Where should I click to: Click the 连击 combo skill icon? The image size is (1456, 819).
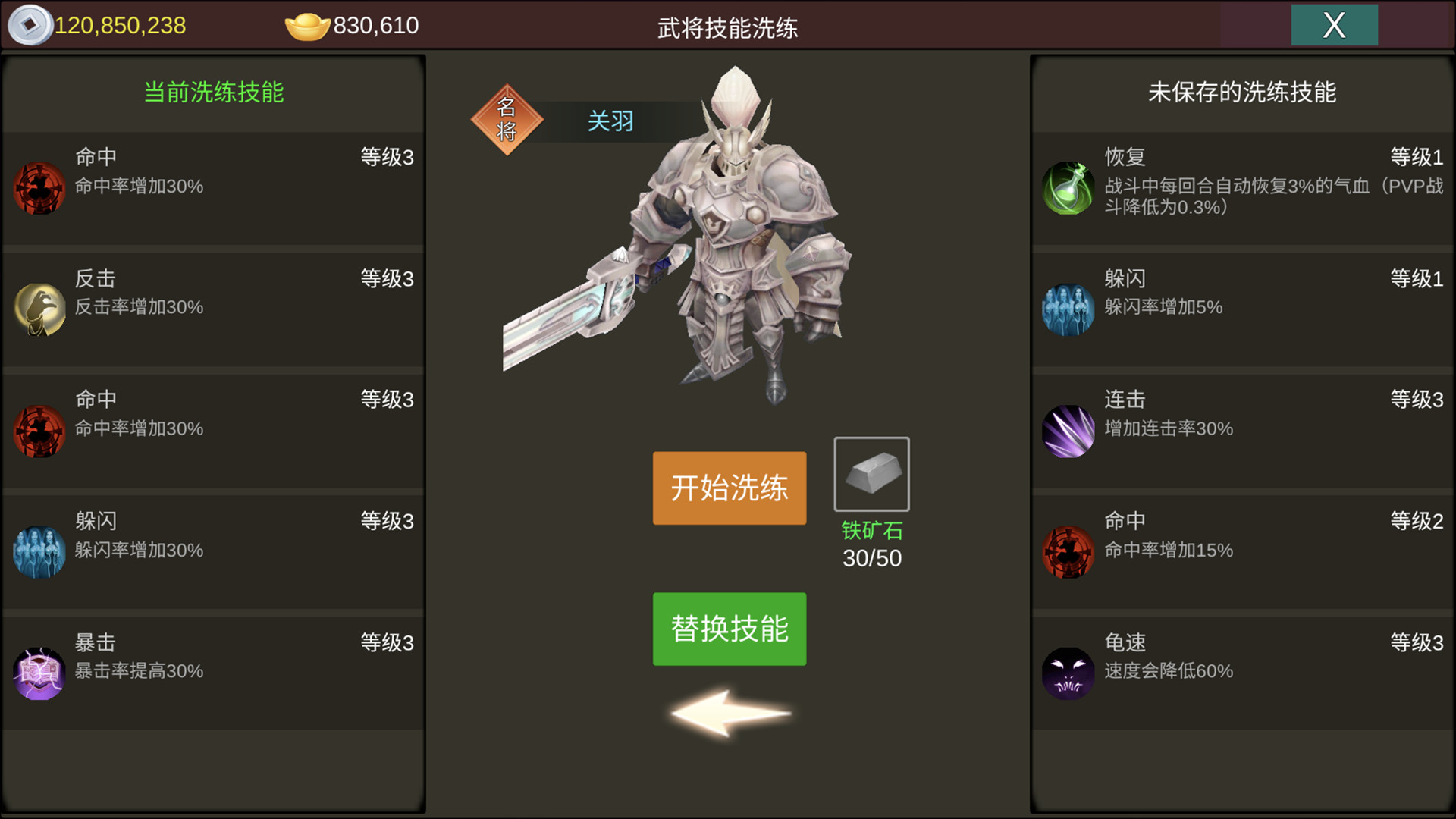pyautogui.click(x=1068, y=430)
